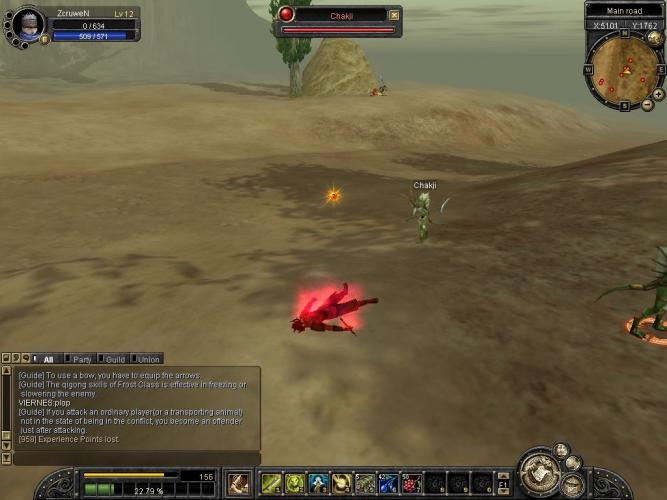Open the large round menu button with scroll
Viewport: 667px width, 500px height.
(539, 475)
